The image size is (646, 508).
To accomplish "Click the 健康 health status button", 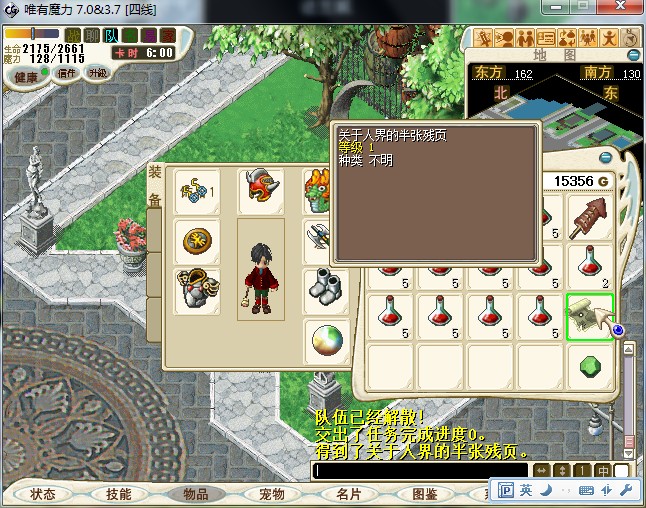I will point(26,76).
